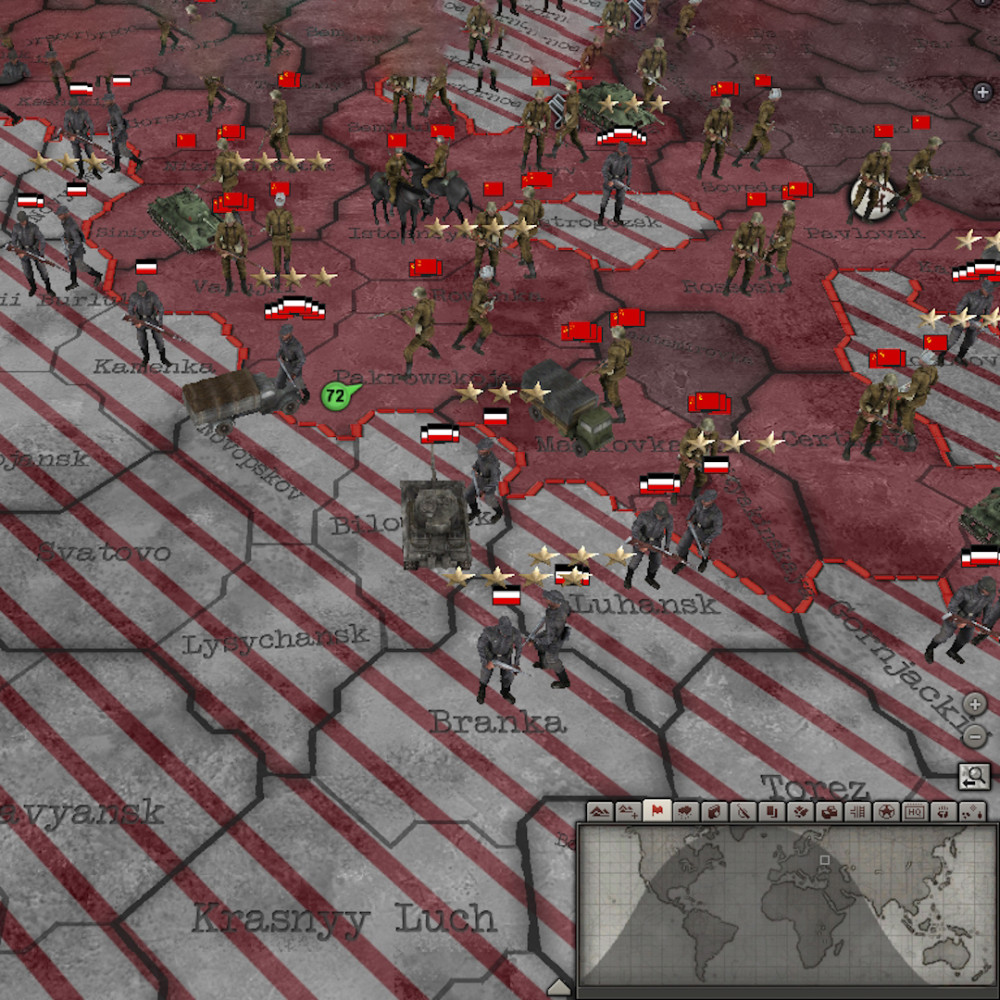Select the red flag political map mode
1000x1000 pixels.
[x=657, y=812]
